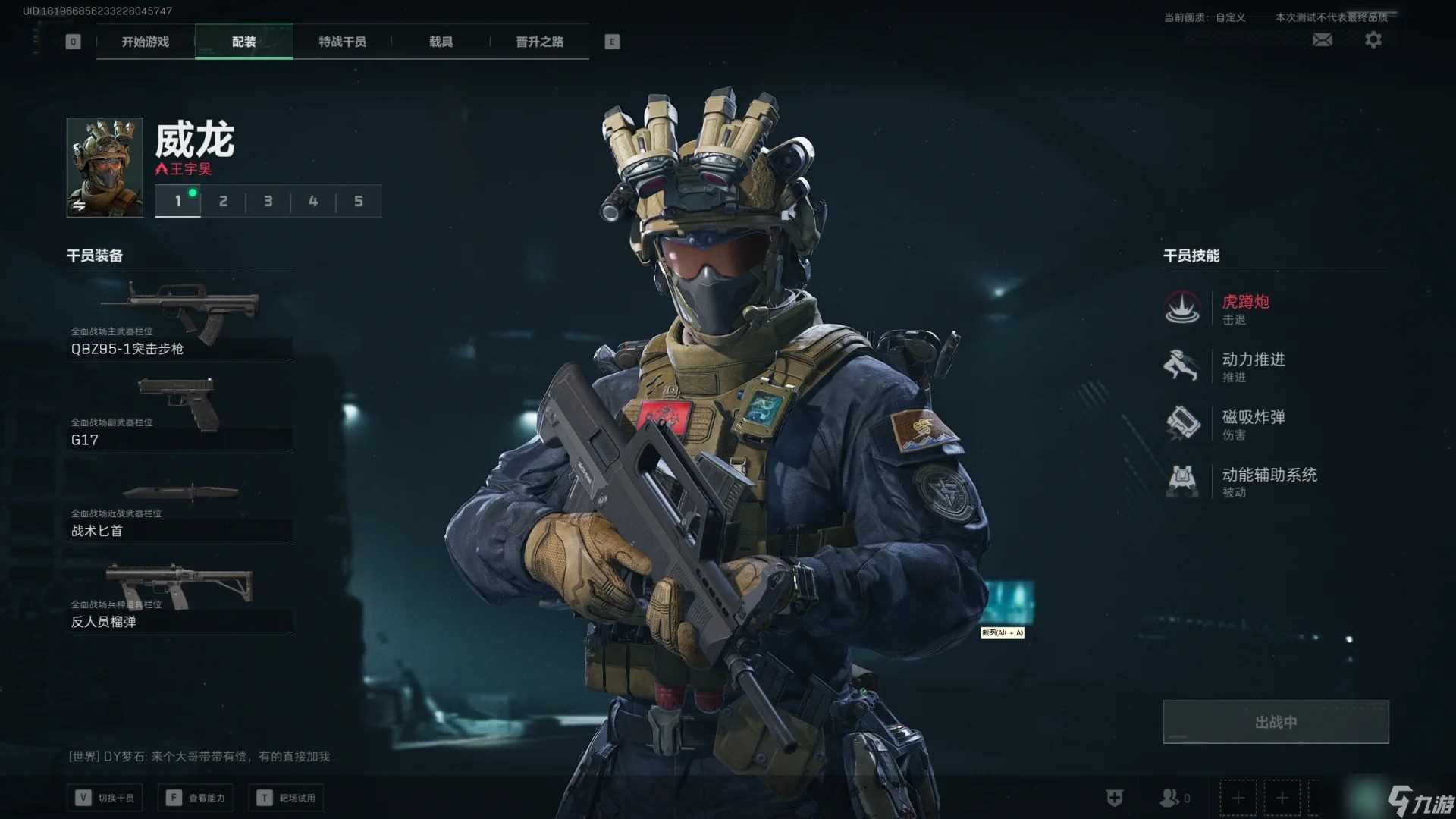Inspect the 磁吸炸弹 skill
Viewport: 1456px width, 819px height.
pos(1253,424)
